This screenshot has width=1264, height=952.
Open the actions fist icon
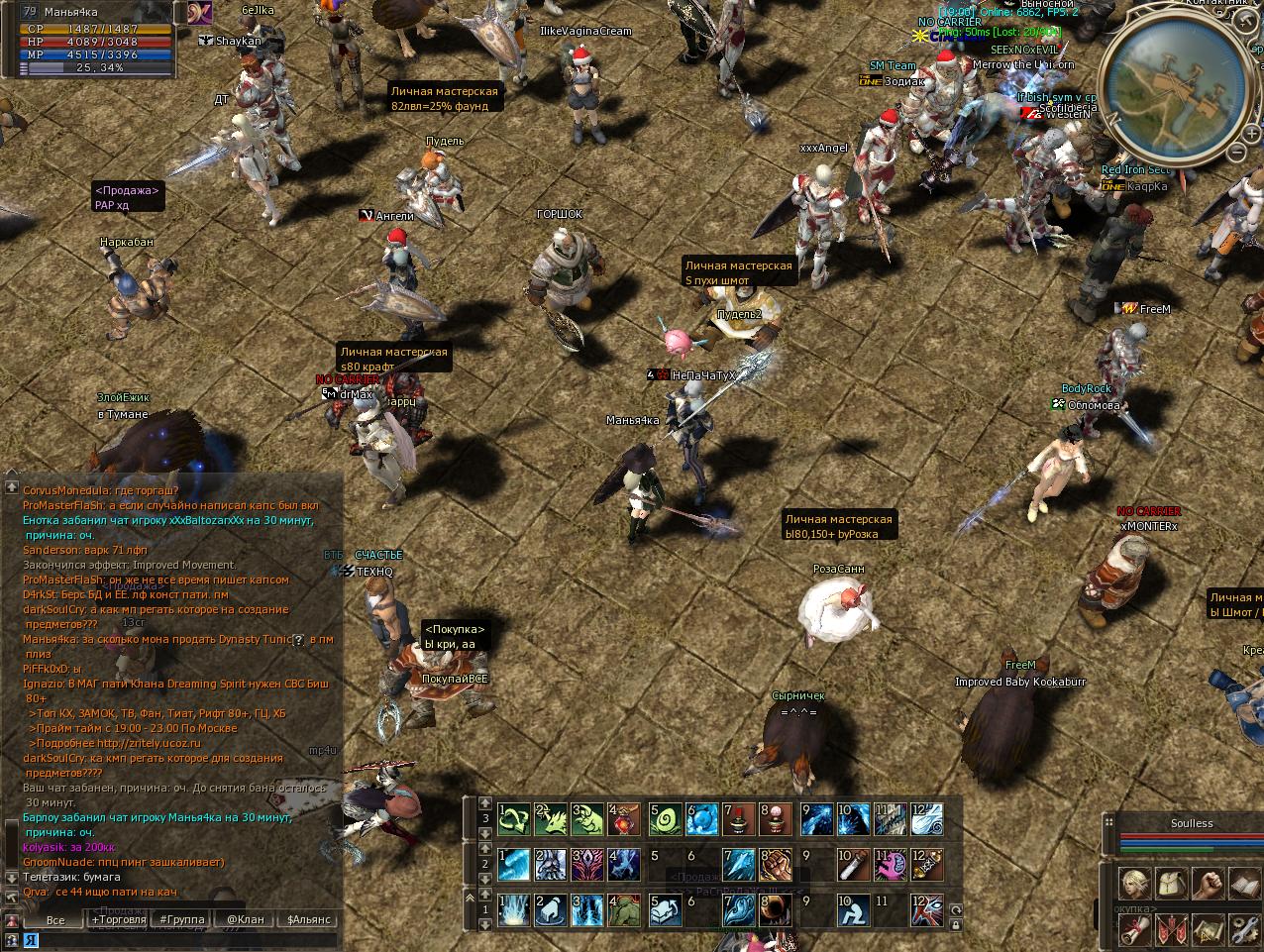click(x=1208, y=883)
